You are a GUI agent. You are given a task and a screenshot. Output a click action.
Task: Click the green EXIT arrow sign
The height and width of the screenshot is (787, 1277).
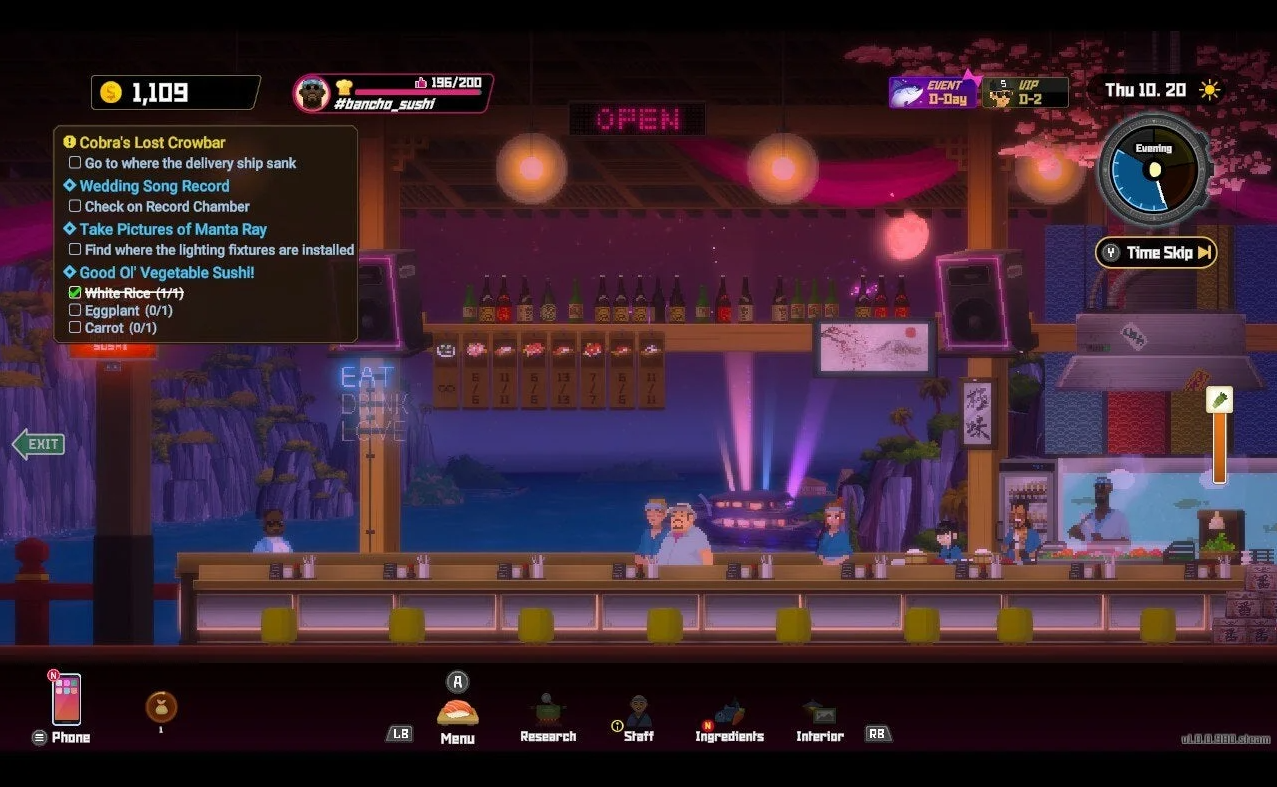pyautogui.click(x=38, y=444)
